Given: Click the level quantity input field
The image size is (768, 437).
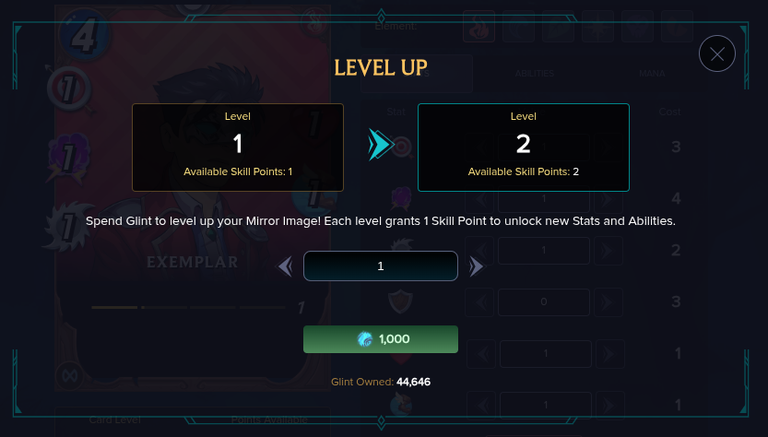Looking at the screenshot, I should (x=381, y=266).
